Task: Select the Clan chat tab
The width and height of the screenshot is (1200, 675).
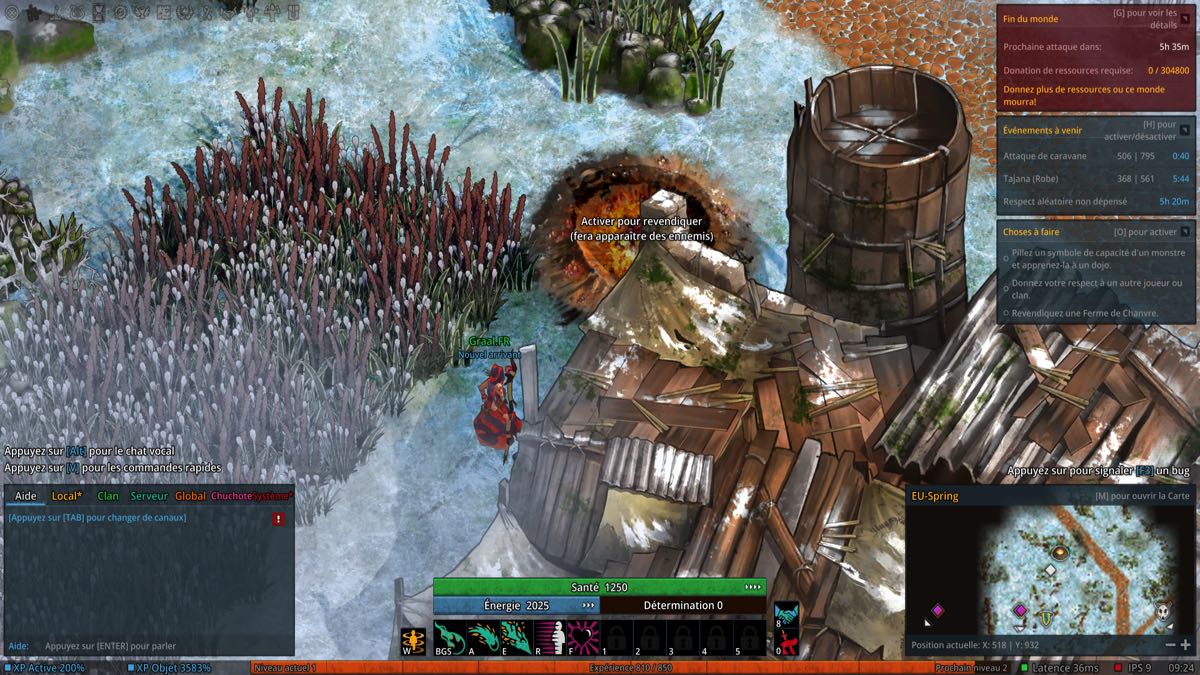Action: [108, 496]
